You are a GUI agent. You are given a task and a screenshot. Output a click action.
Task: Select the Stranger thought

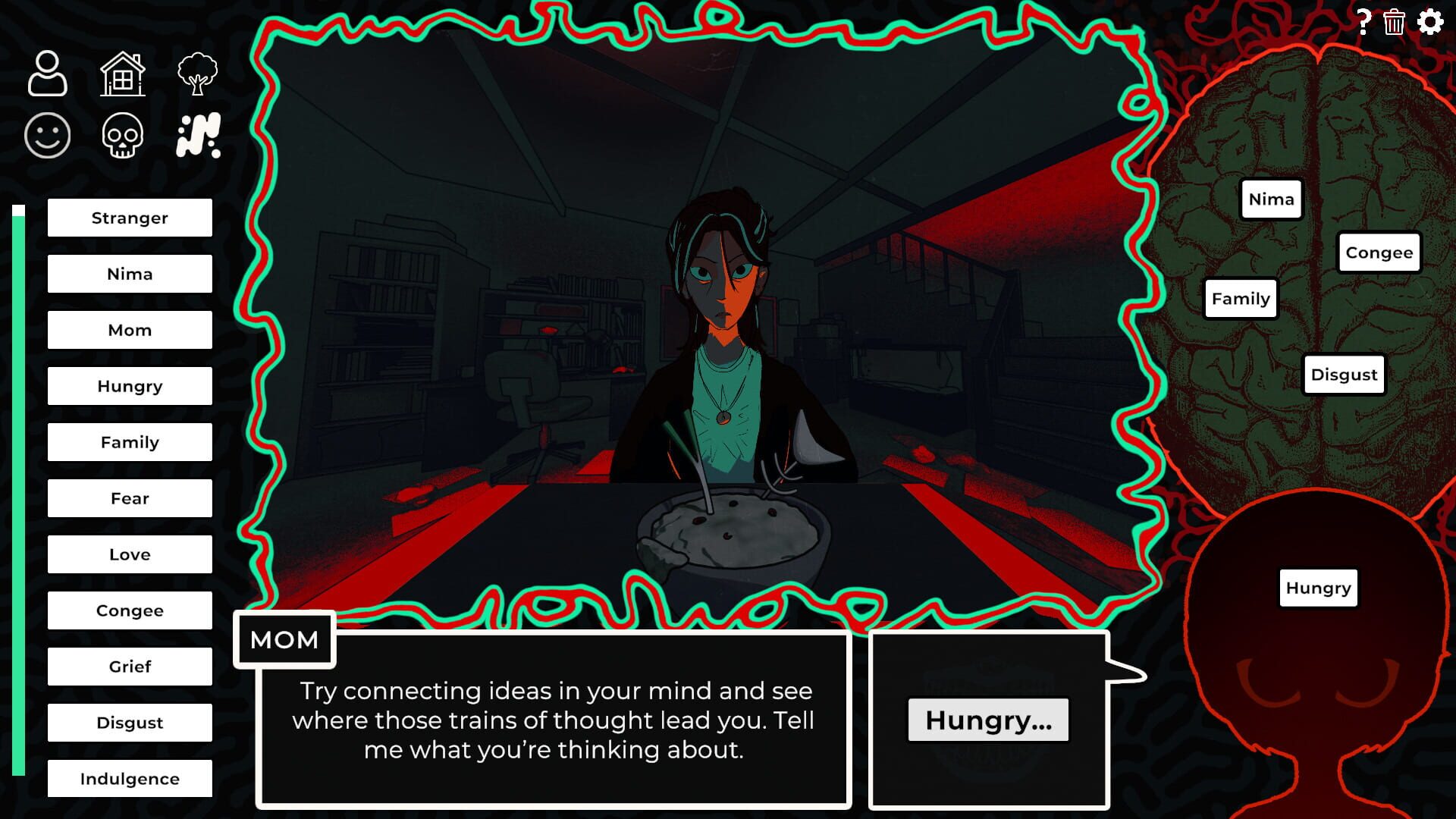tap(129, 218)
